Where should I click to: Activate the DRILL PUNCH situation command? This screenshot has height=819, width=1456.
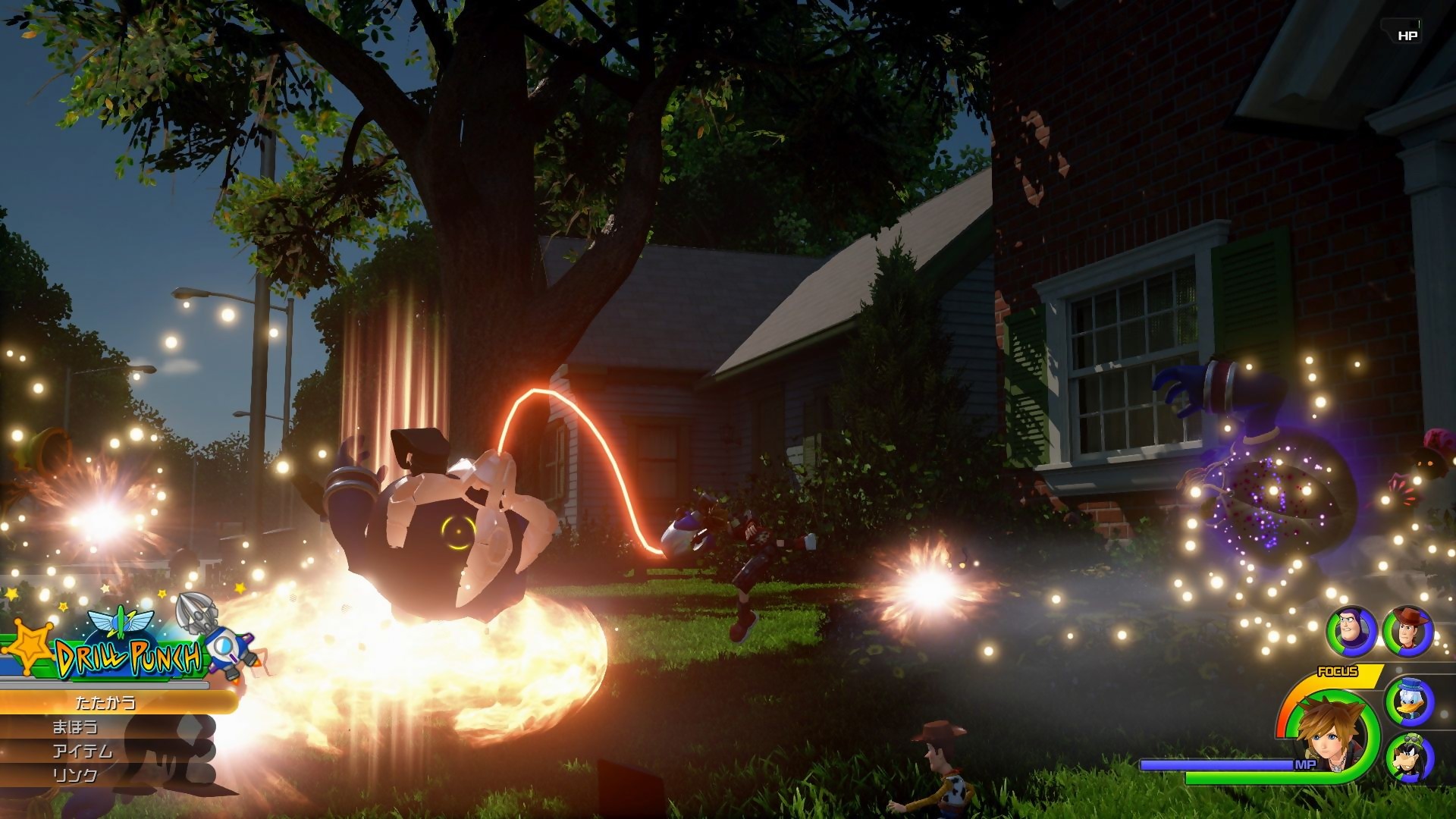(127, 654)
